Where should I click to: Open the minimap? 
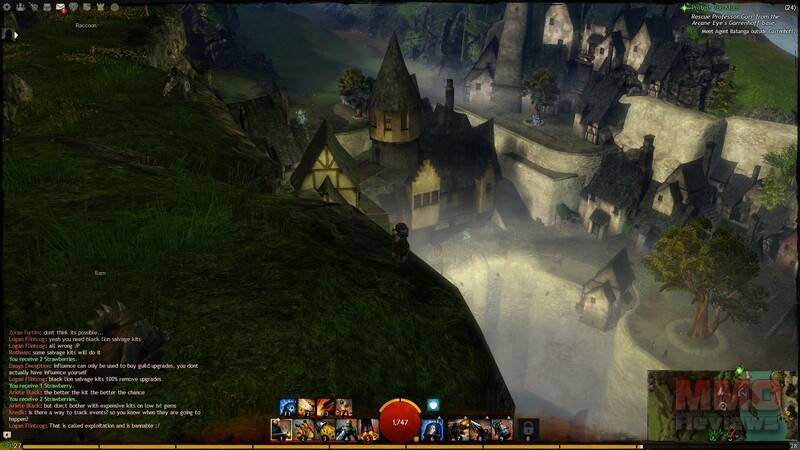click(x=722, y=404)
